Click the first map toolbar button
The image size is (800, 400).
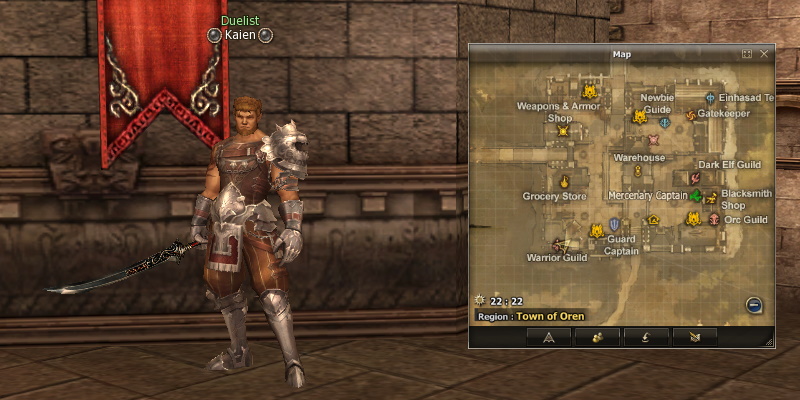pyautogui.click(x=549, y=337)
